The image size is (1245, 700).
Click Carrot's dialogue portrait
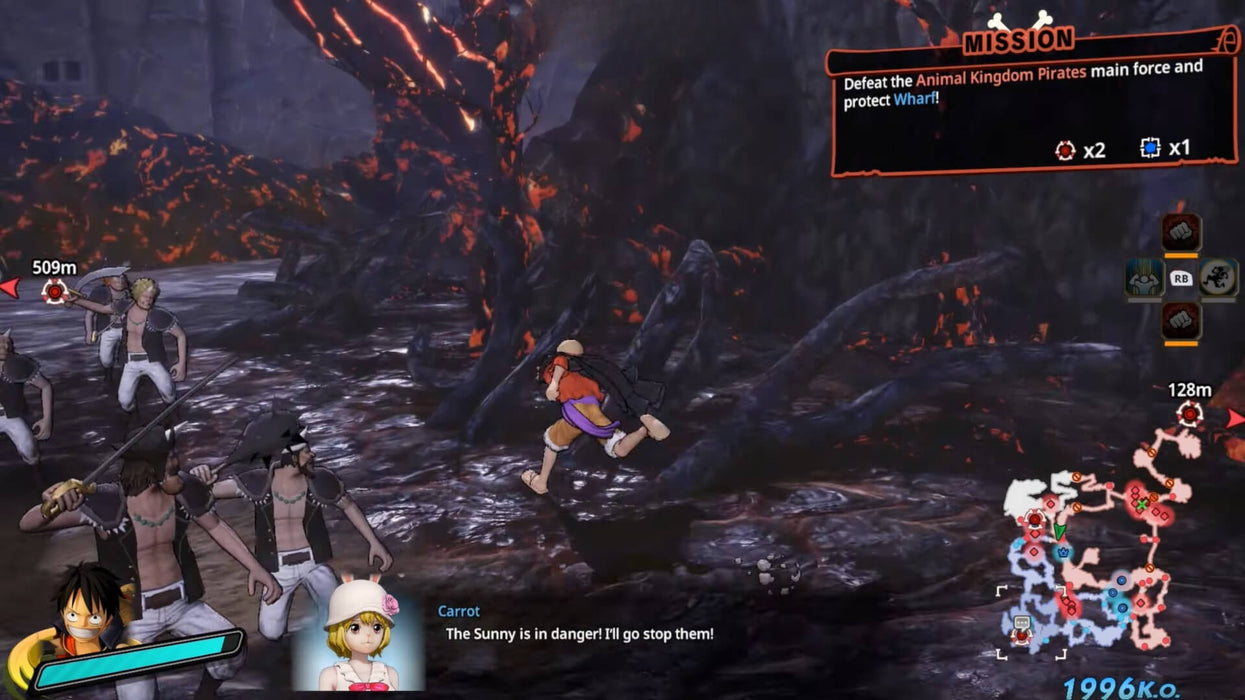click(357, 633)
